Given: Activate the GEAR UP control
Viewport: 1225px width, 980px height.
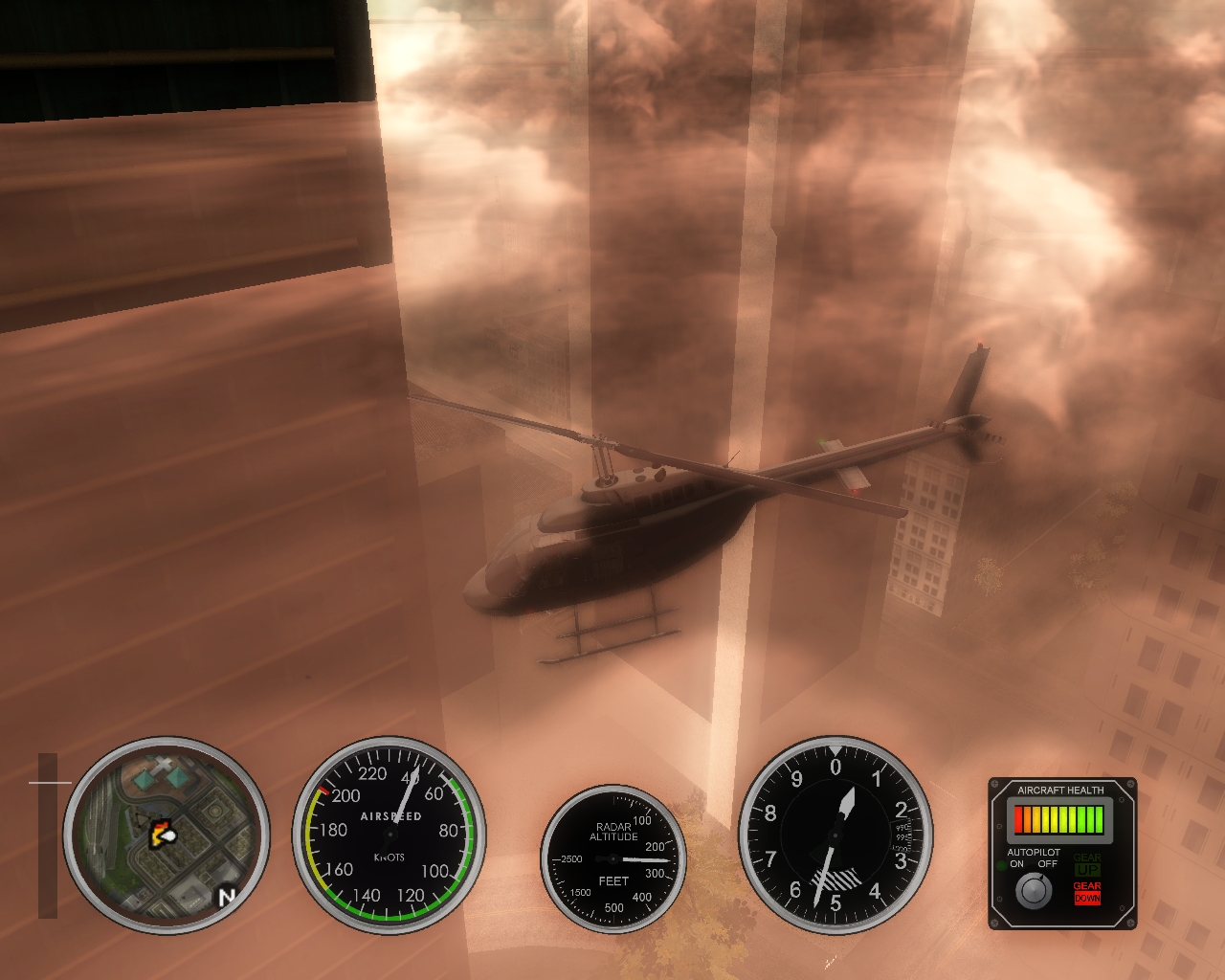Looking at the screenshot, I should [x=1088, y=866].
